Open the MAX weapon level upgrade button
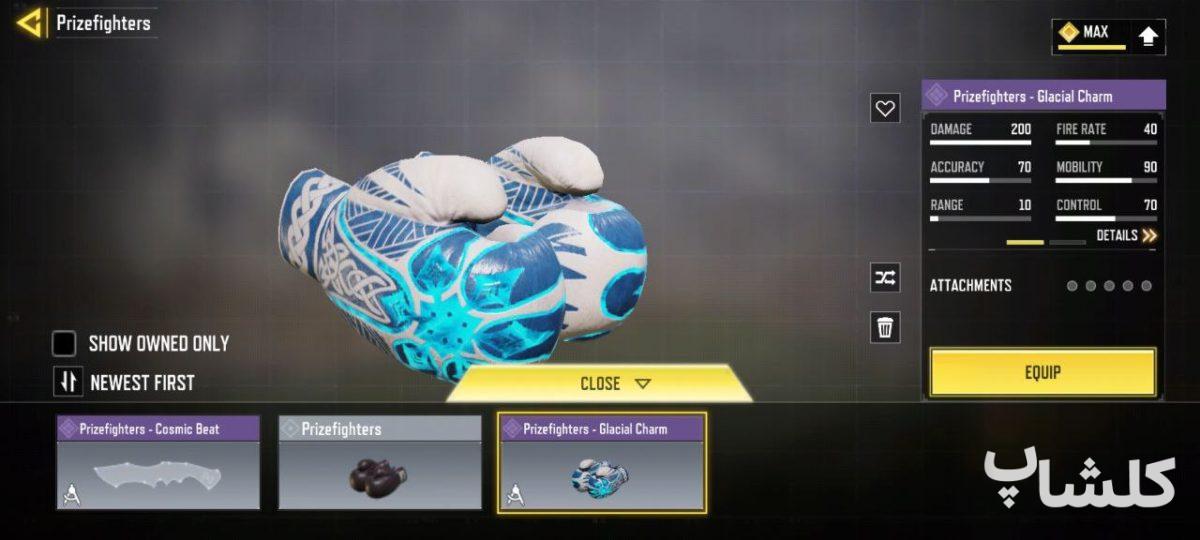 point(1148,37)
